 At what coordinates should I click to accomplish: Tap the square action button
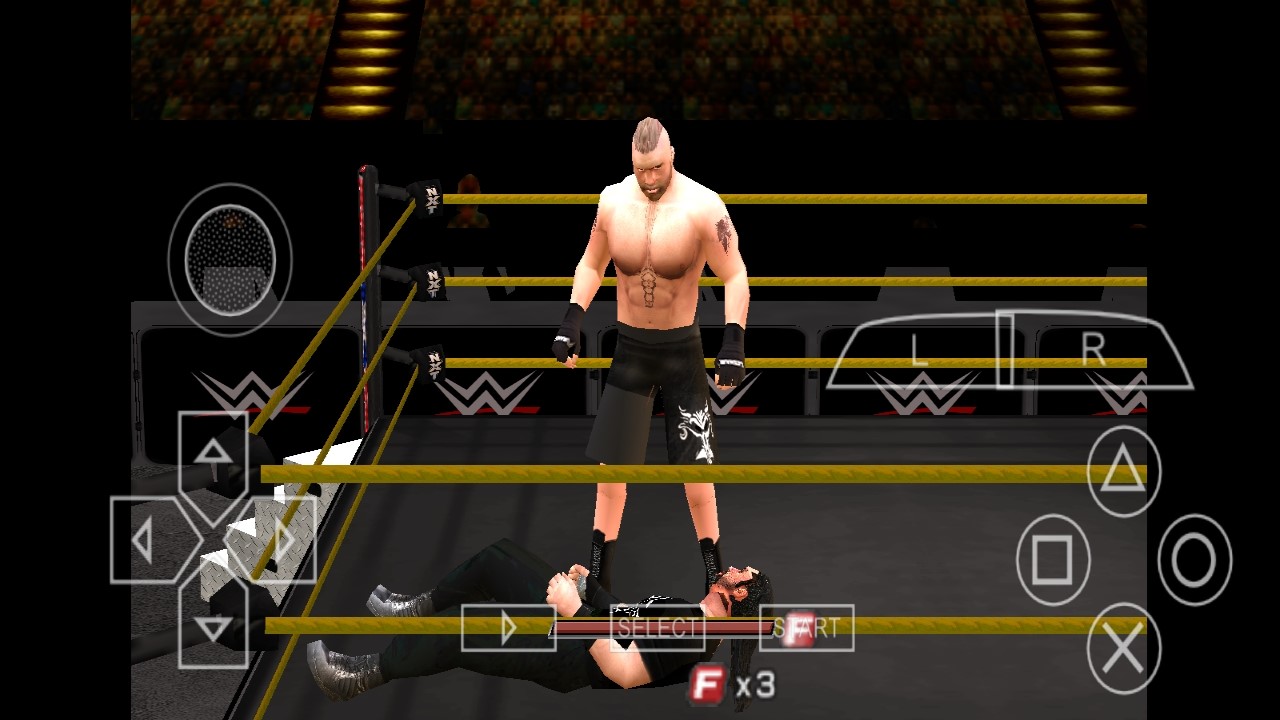coord(1051,560)
